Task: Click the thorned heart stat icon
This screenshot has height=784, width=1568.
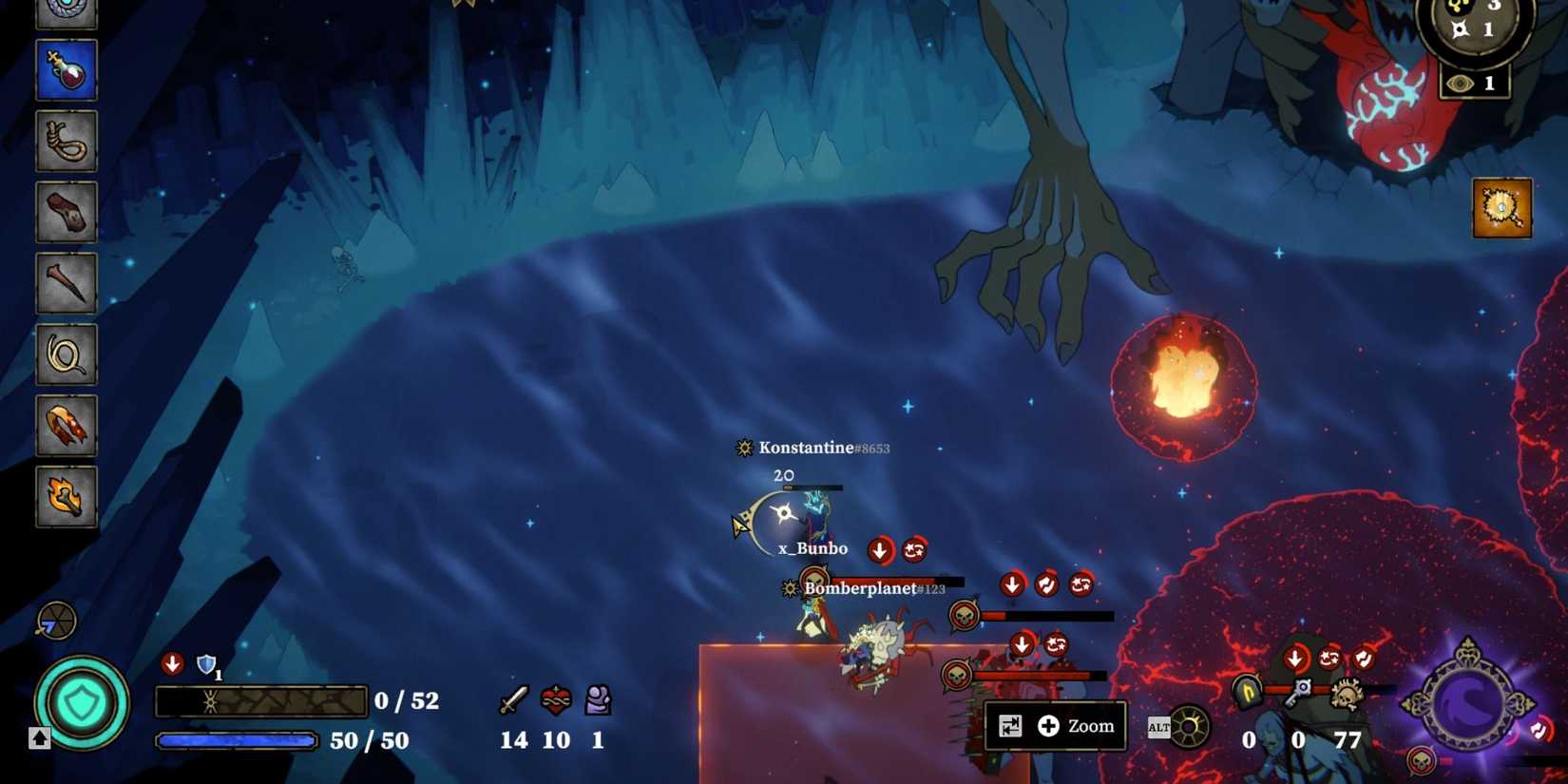Action: 554,700
